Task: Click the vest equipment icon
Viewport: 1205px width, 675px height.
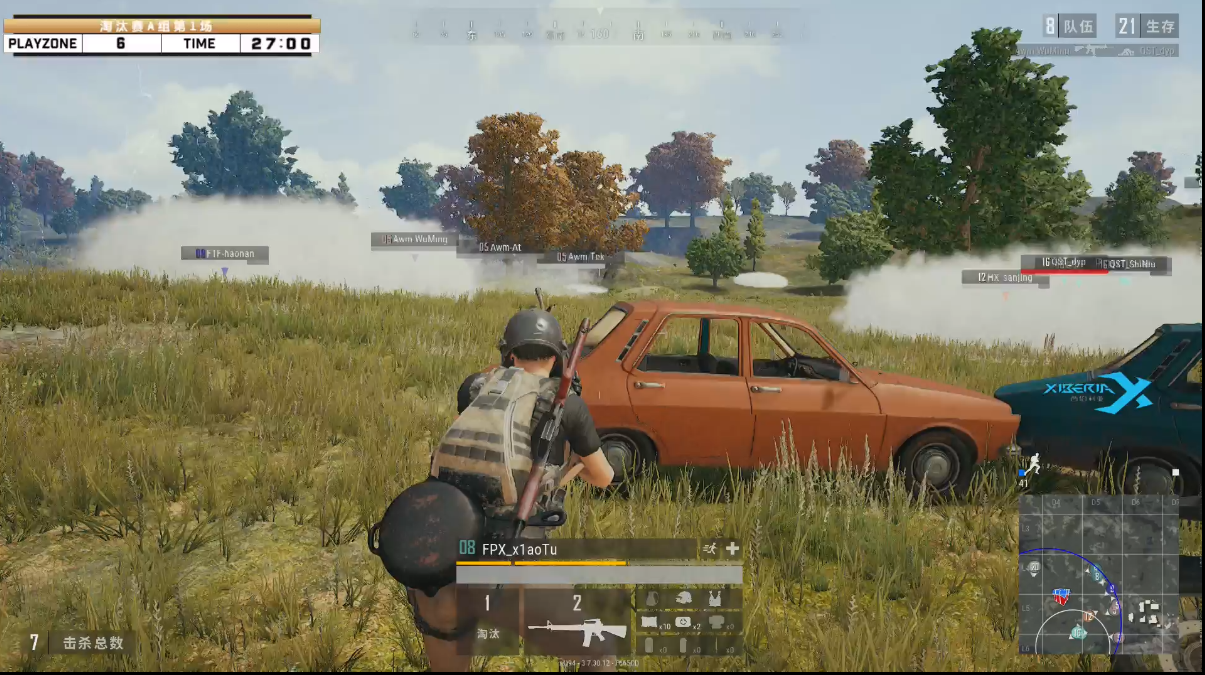Action: tap(714, 599)
